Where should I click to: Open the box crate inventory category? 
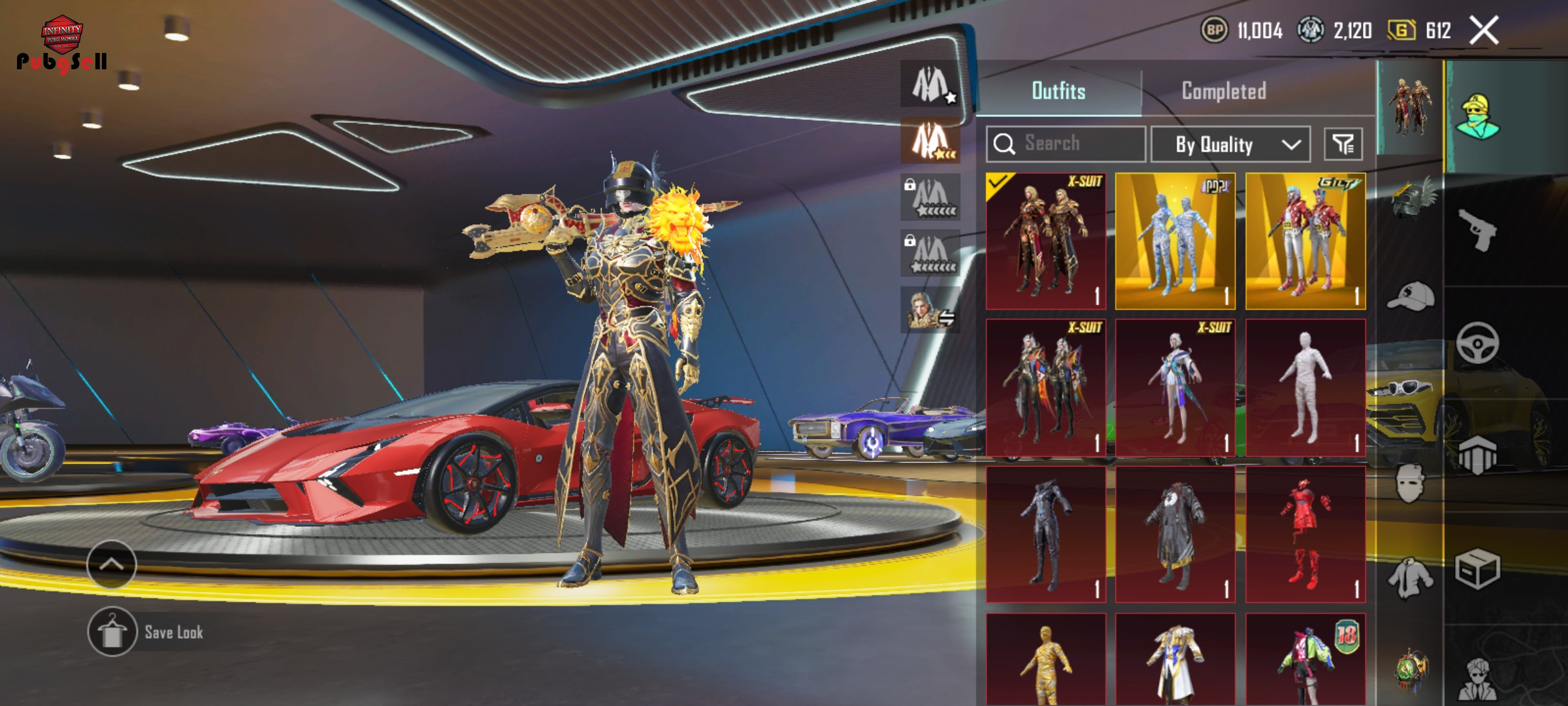point(1478,569)
